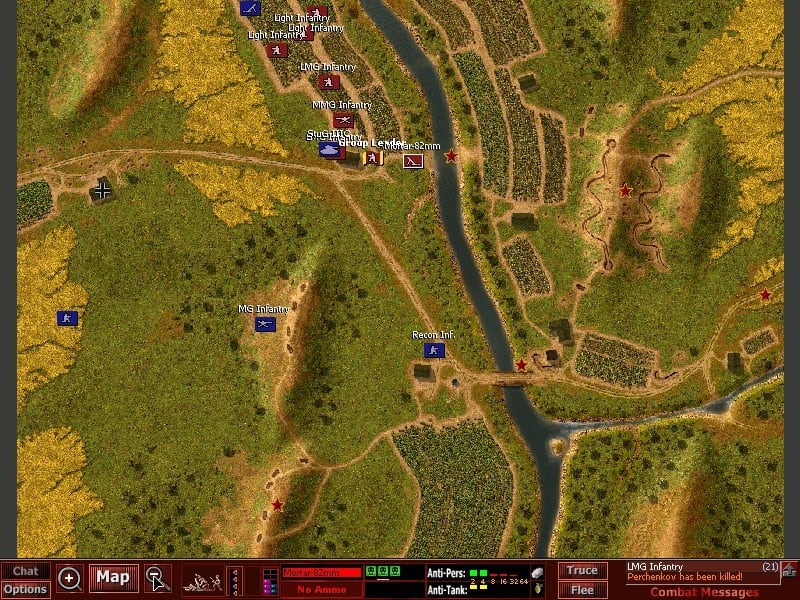Open the Chat panel
Viewport: 800px width, 600px height.
(x=25, y=571)
